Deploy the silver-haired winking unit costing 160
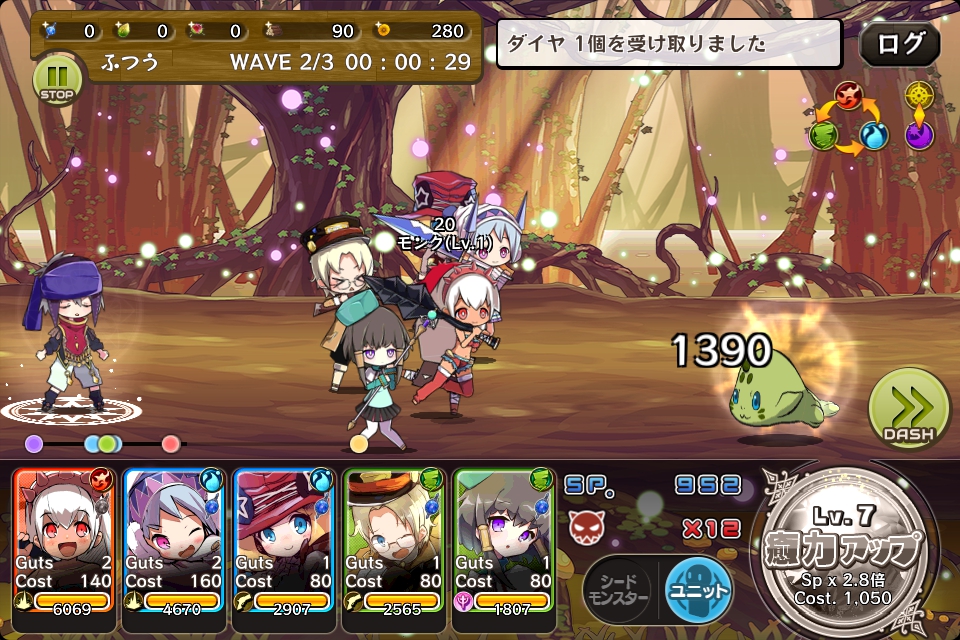 176,540
